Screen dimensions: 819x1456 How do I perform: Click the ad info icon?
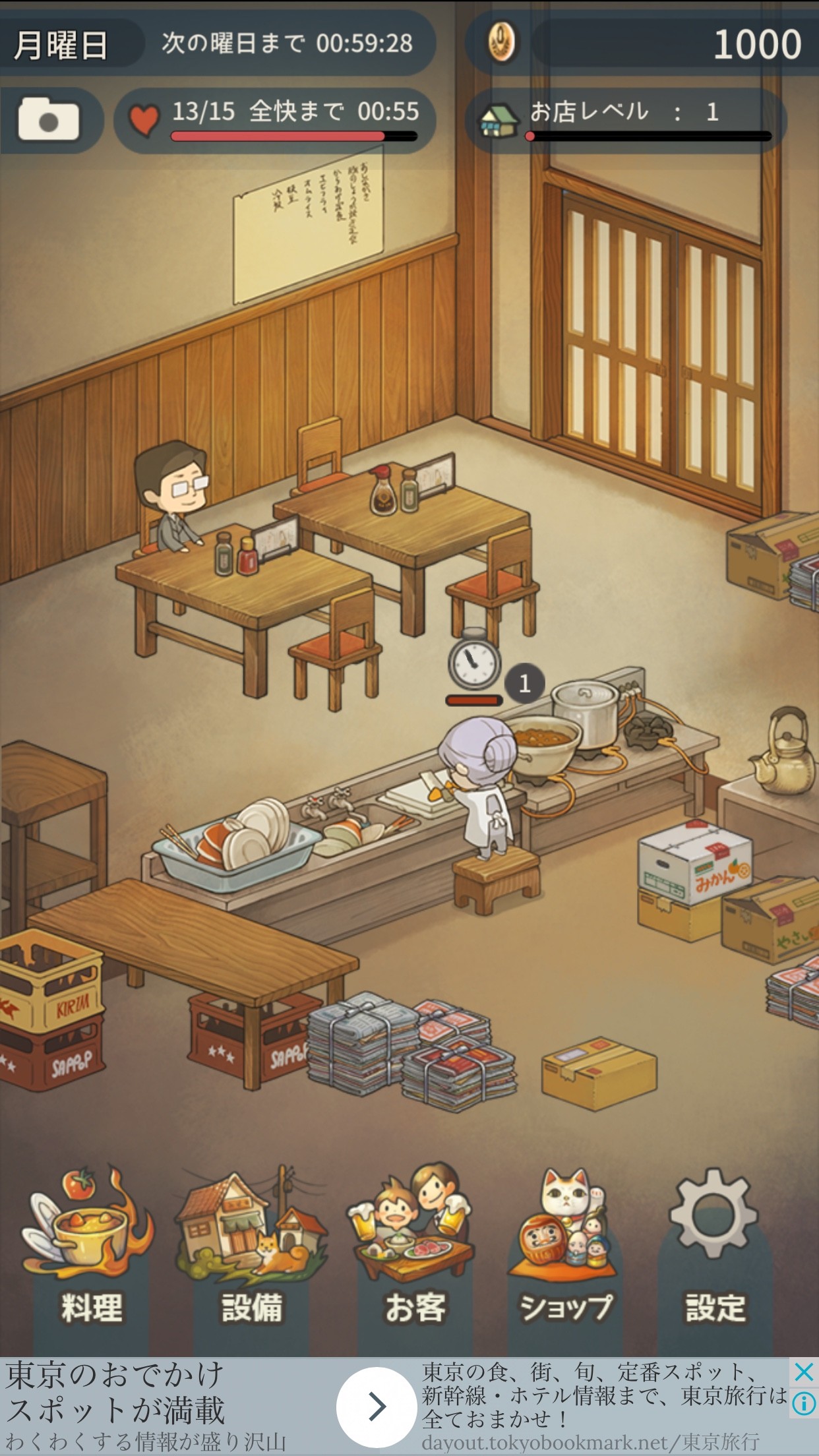click(x=804, y=1403)
